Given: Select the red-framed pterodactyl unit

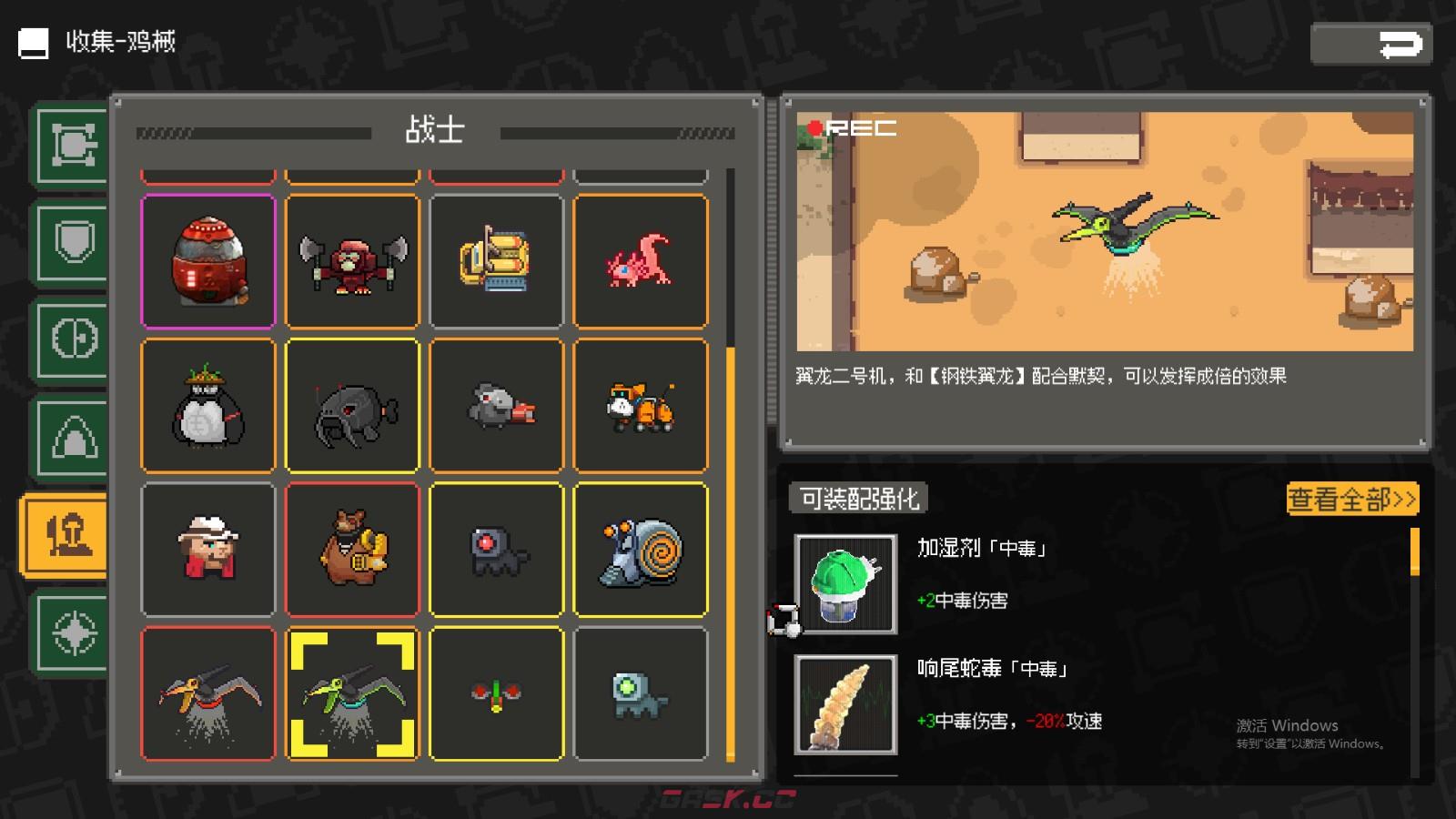Looking at the screenshot, I should pos(207,693).
